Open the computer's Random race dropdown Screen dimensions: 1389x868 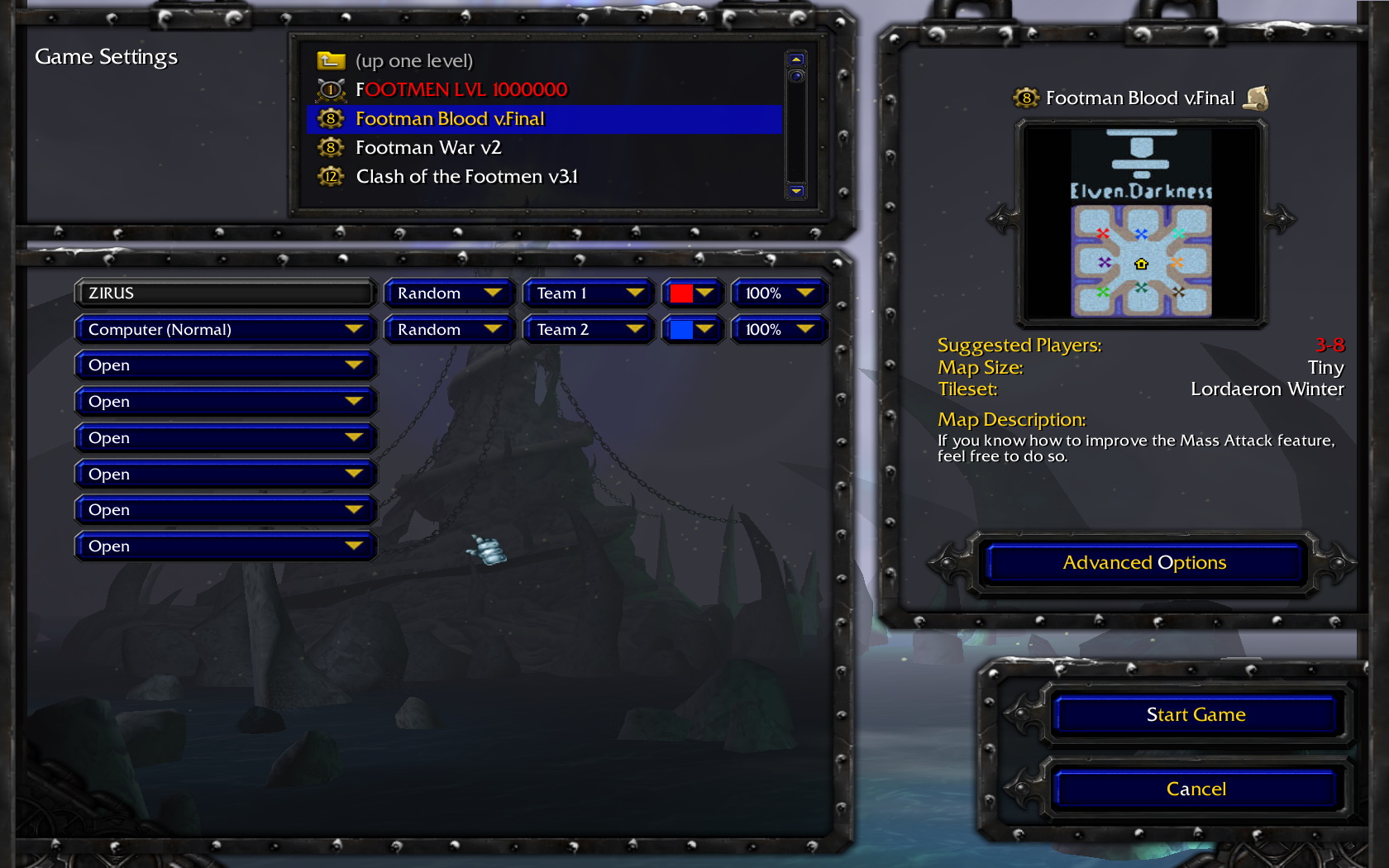(449, 330)
